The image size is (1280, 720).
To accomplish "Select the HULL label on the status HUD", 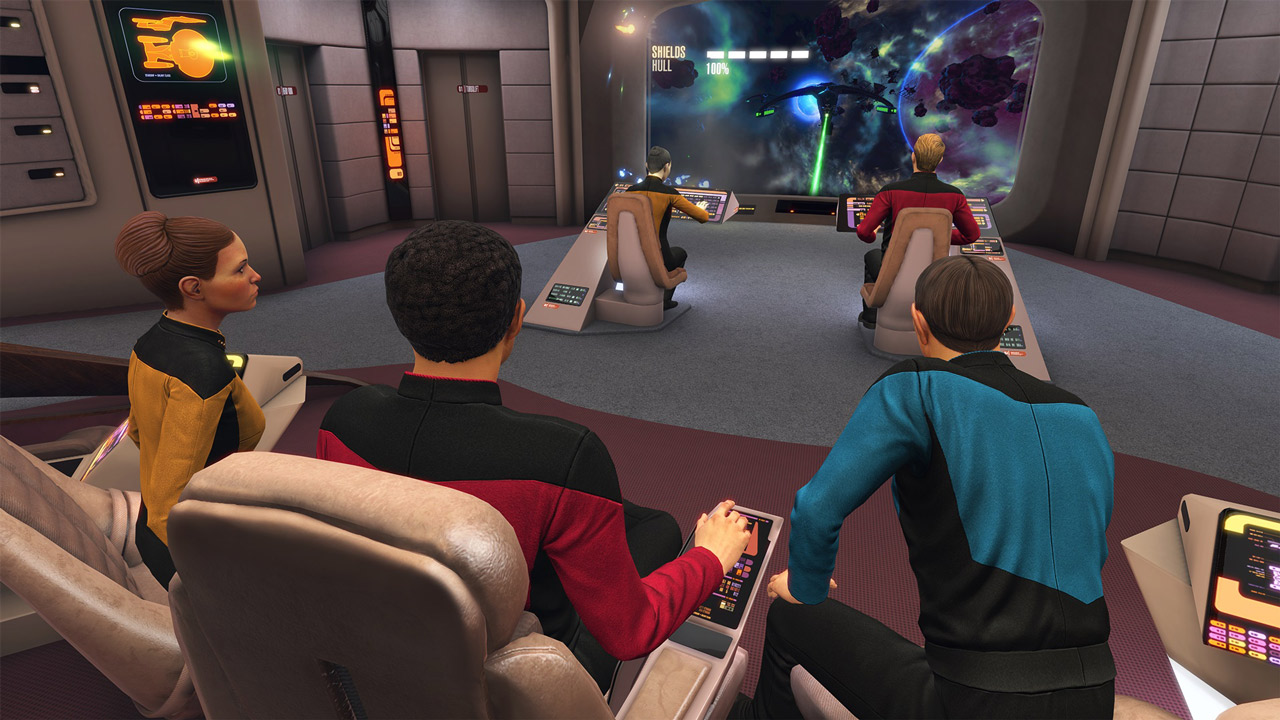I will (662, 67).
